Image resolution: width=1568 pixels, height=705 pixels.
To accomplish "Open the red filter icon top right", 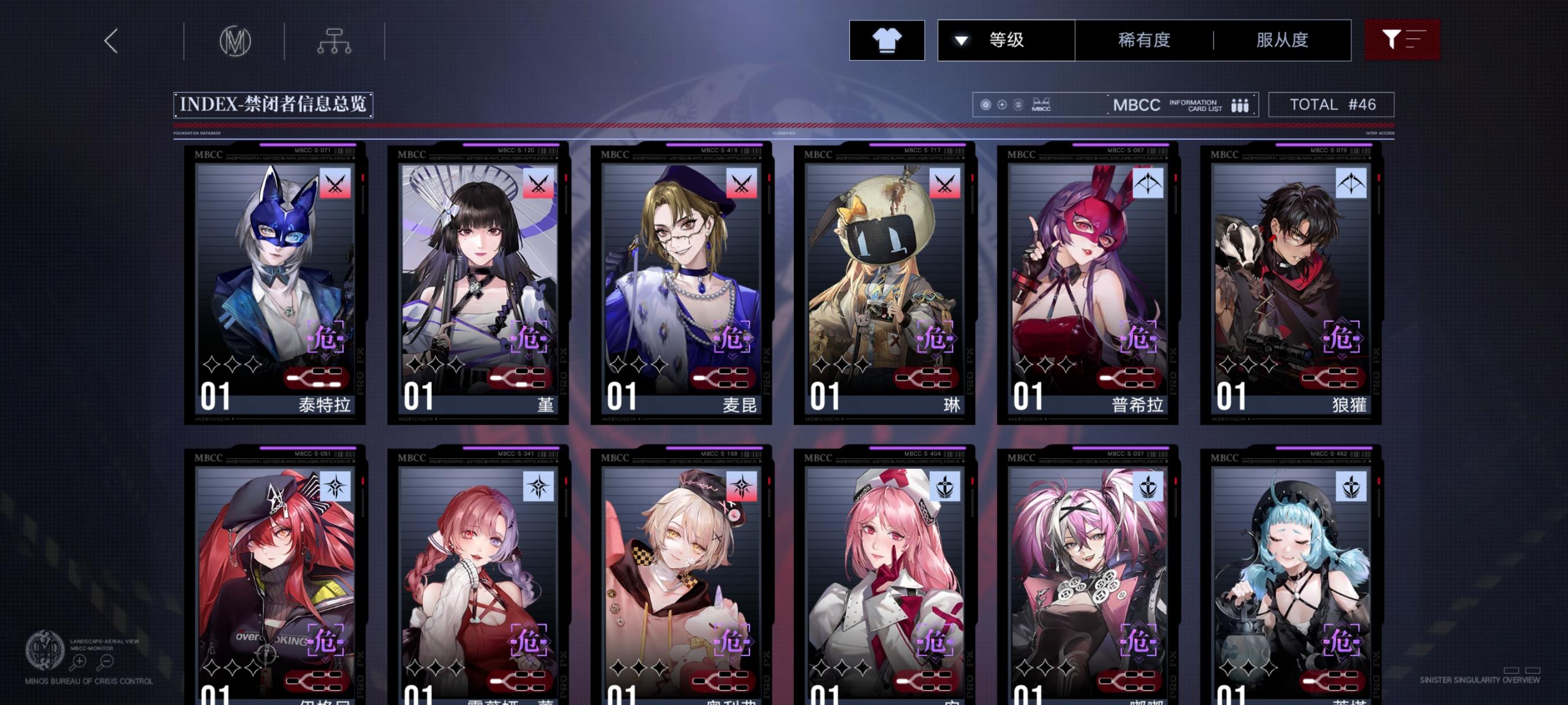I will click(1403, 40).
